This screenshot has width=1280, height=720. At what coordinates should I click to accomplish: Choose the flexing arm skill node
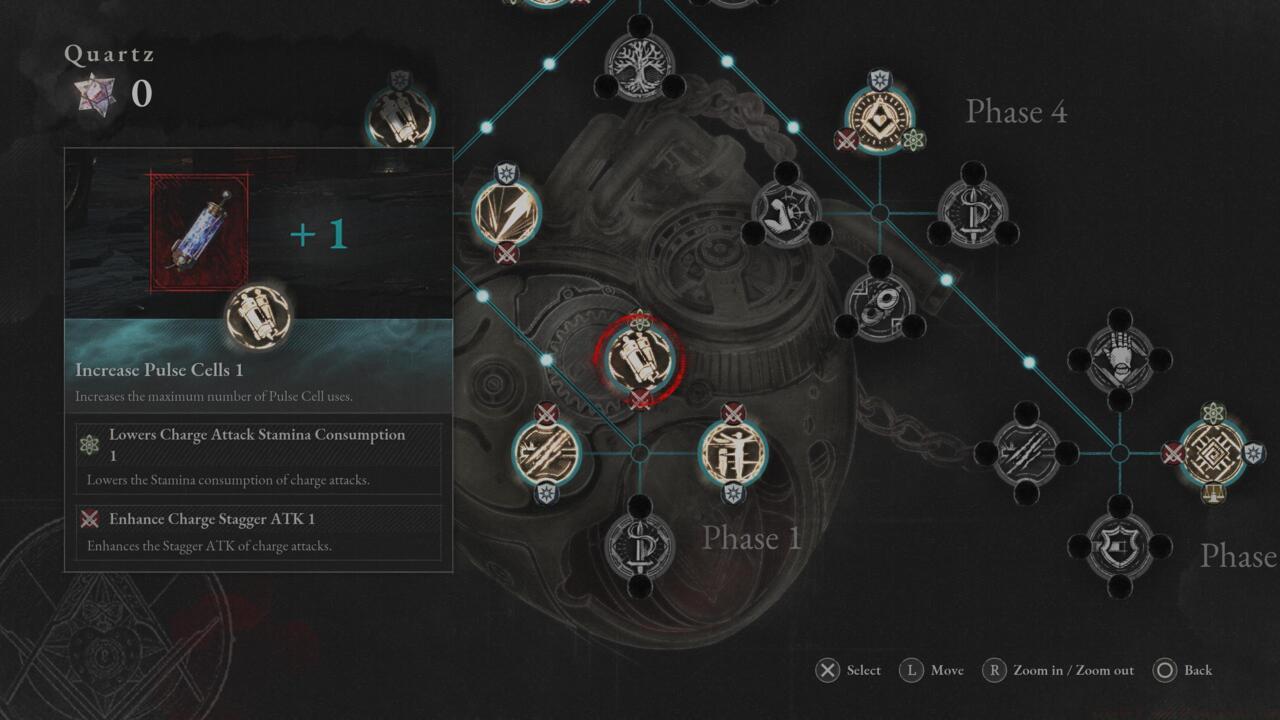[786, 212]
